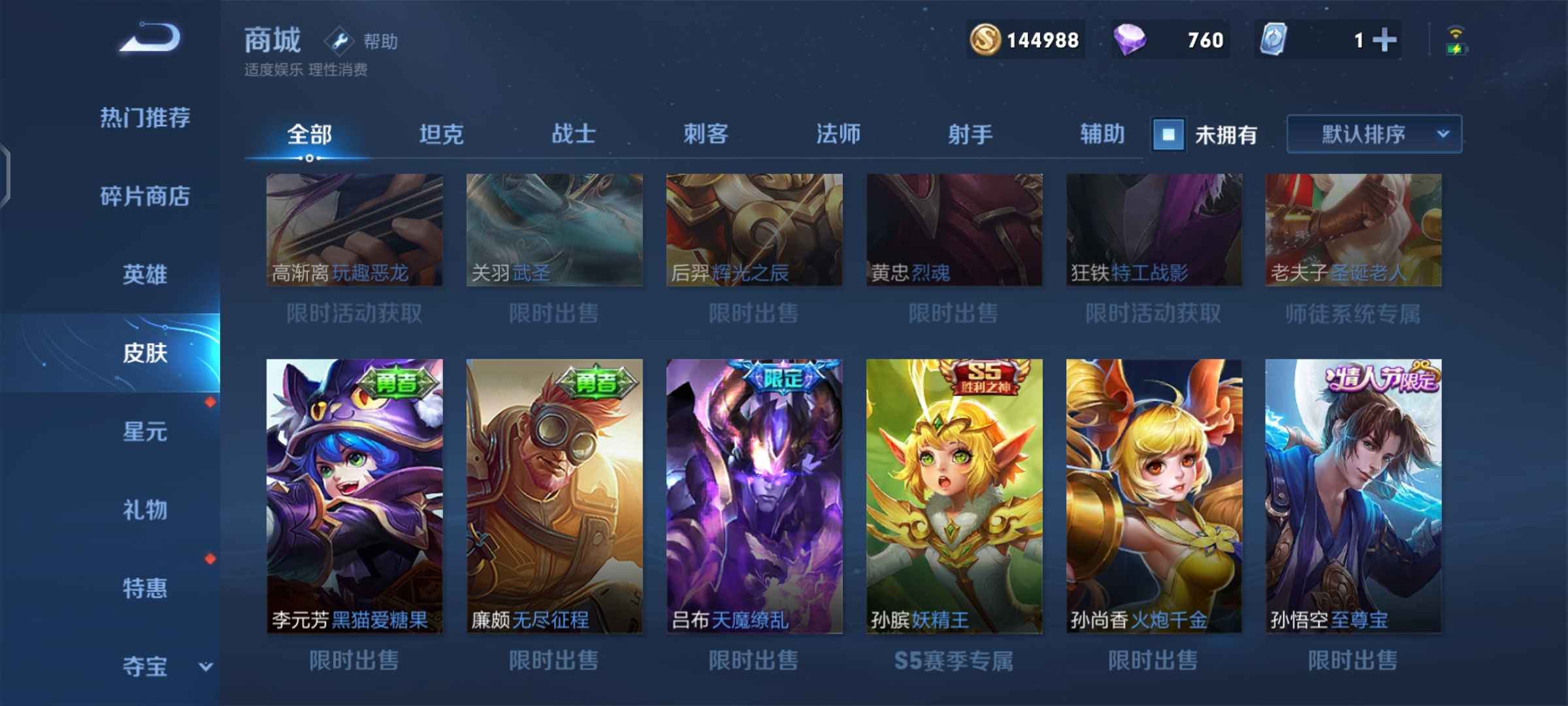Add more tickets with the plus button
The width and height of the screenshot is (1568, 706).
click(1384, 41)
